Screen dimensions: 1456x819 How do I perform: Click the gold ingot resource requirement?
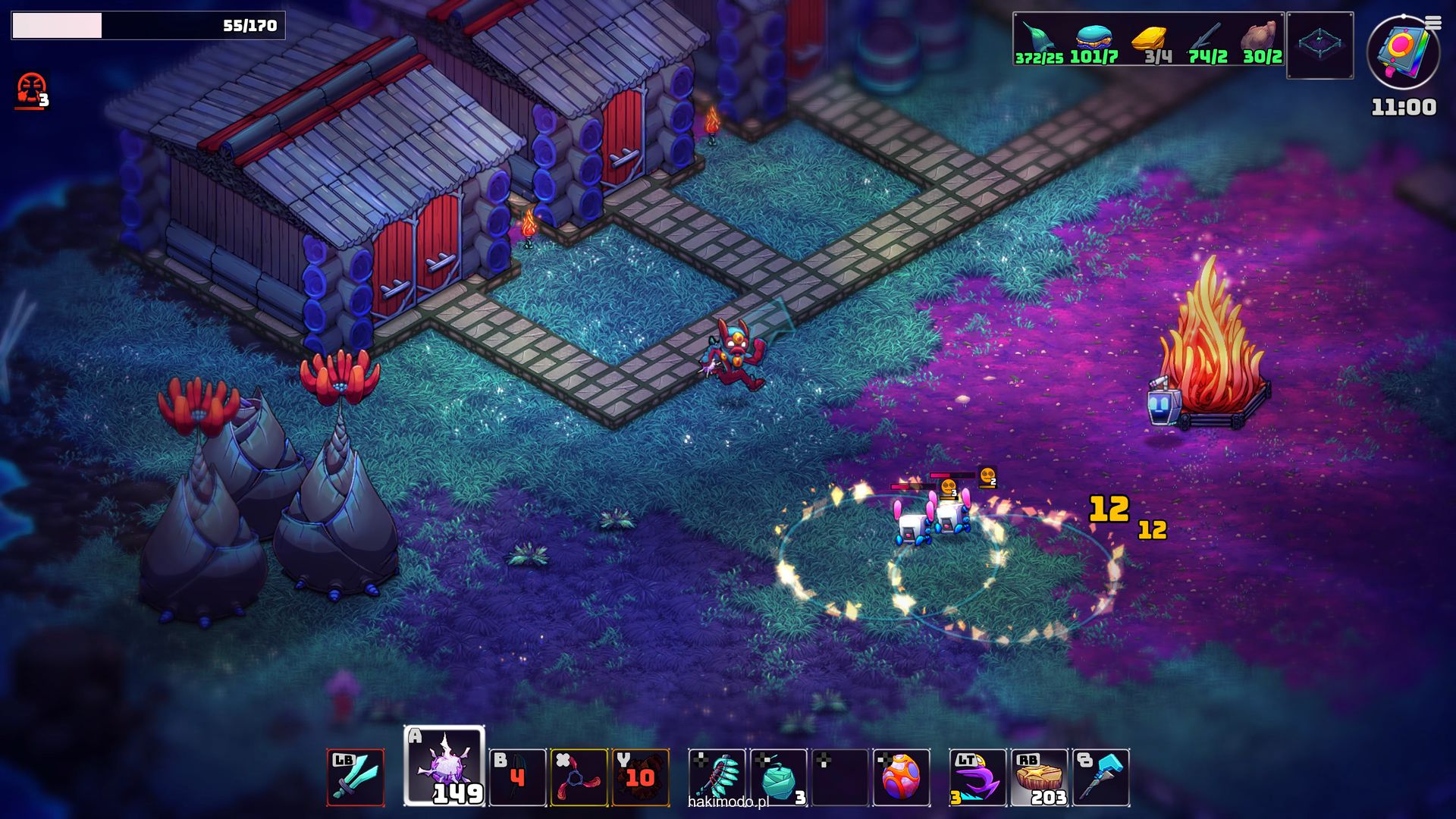[1150, 38]
